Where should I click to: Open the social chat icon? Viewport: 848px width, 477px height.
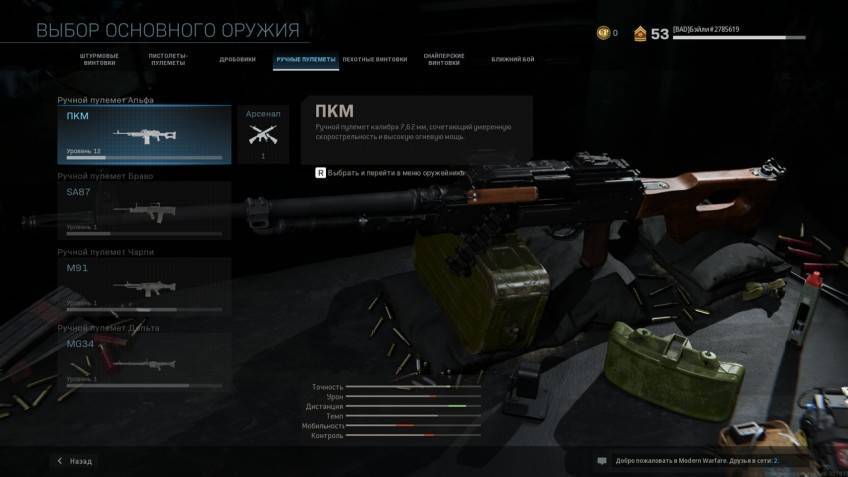pyautogui.click(x=602, y=461)
